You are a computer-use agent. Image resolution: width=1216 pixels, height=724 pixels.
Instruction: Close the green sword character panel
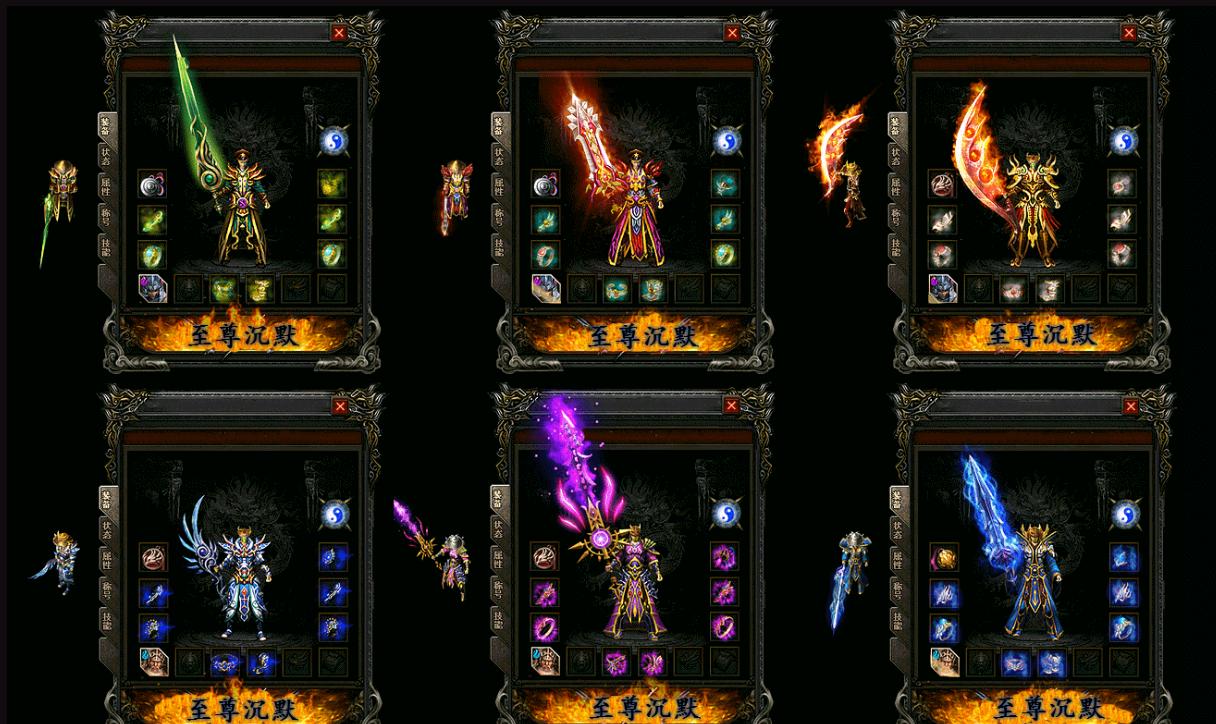pyautogui.click(x=339, y=33)
